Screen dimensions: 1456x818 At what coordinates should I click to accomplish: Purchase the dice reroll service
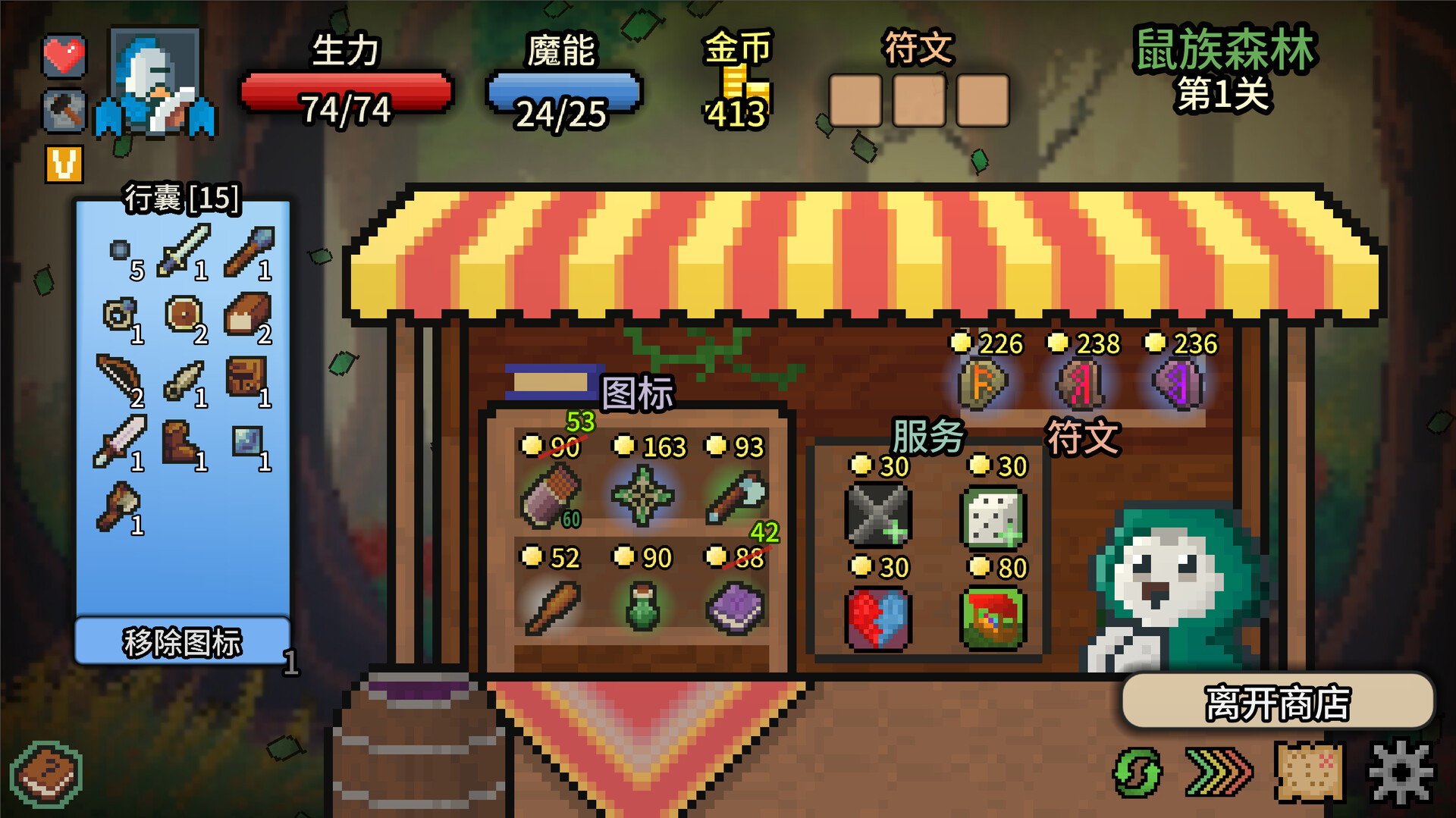click(993, 521)
